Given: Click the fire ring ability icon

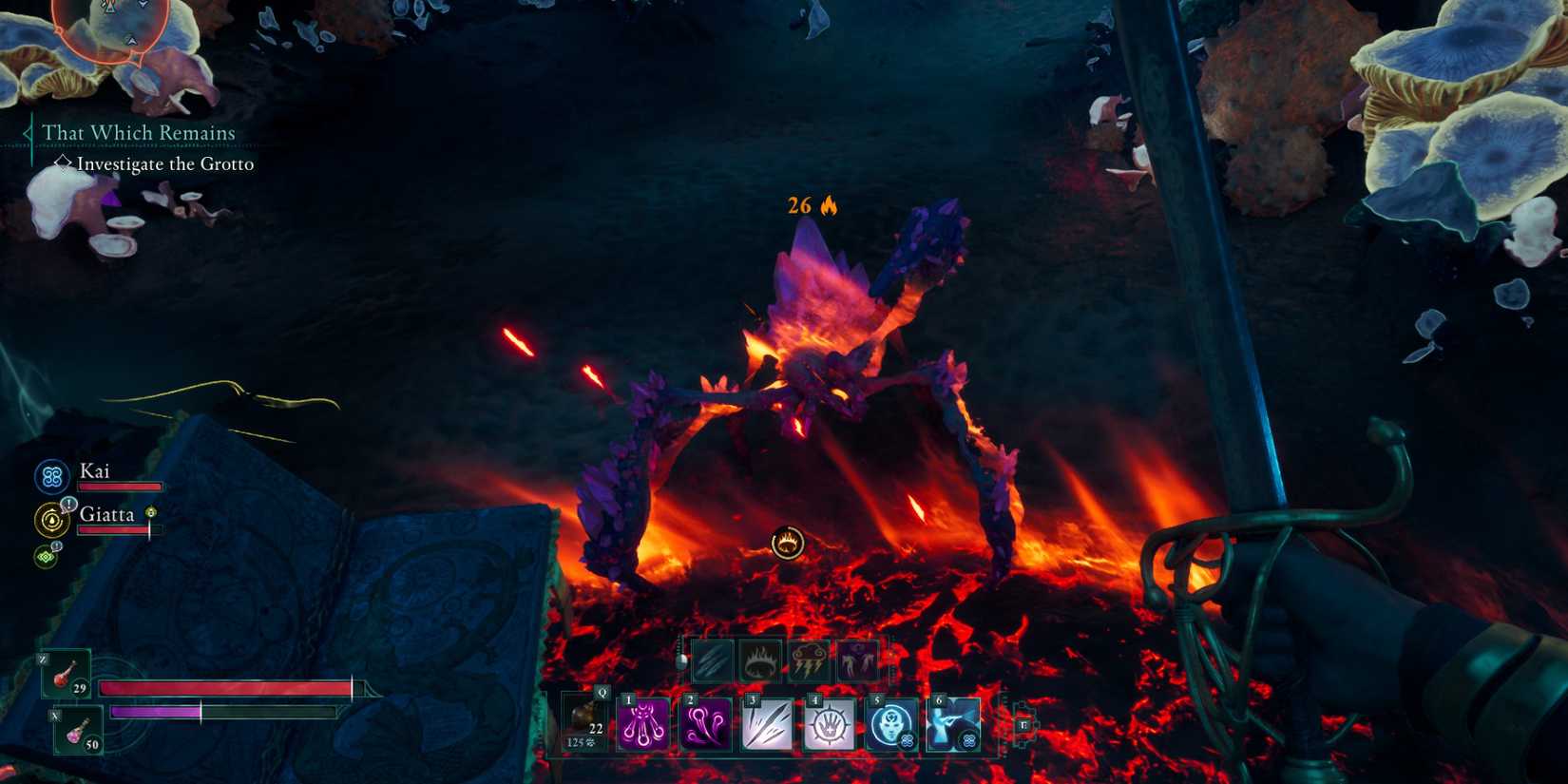Looking at the screenshot, I should click(760, 661).
